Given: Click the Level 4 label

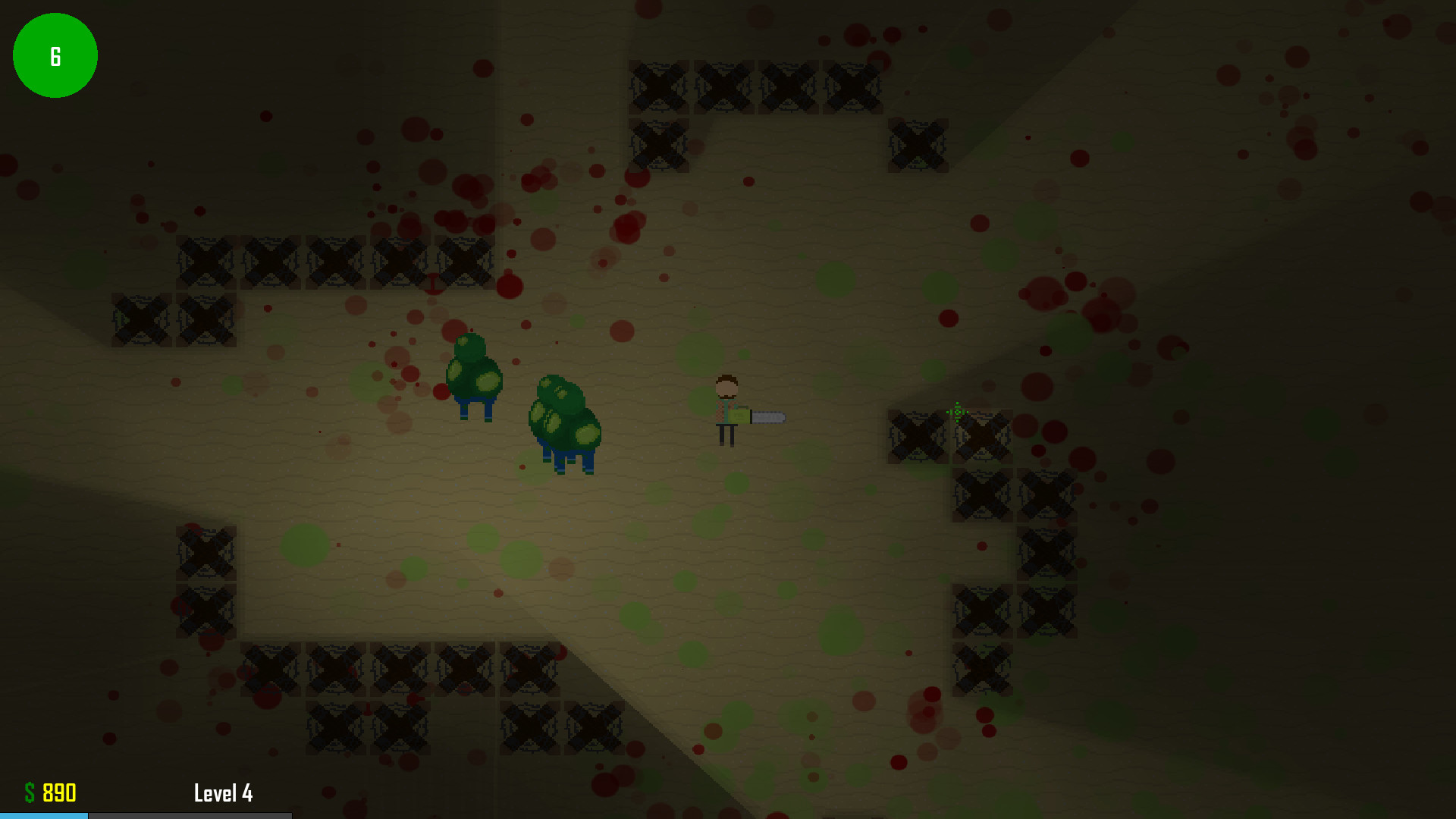Looking at the screenshot, I should 224,793.
